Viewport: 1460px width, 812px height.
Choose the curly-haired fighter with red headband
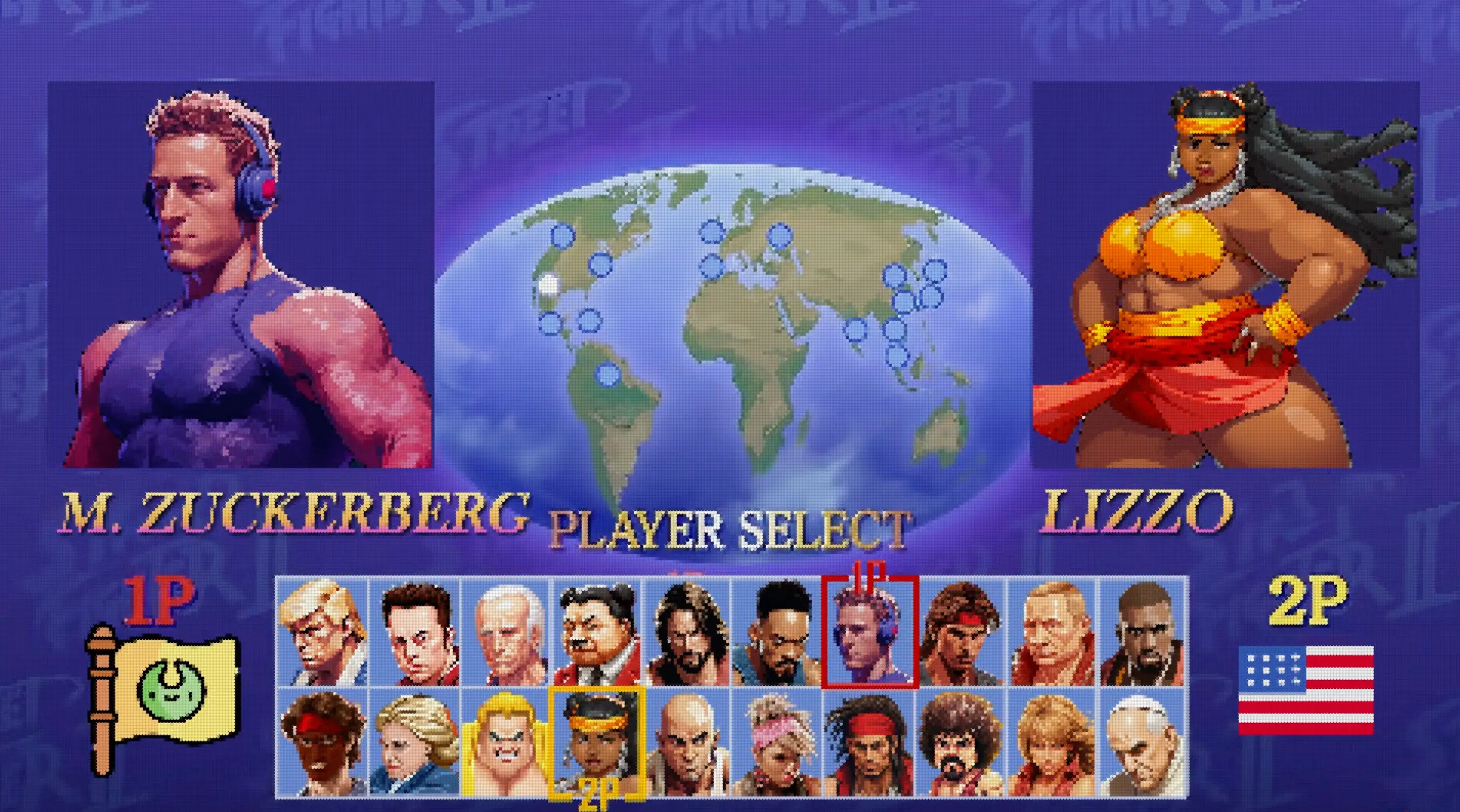pyautogui.click(x=322, y=742)
